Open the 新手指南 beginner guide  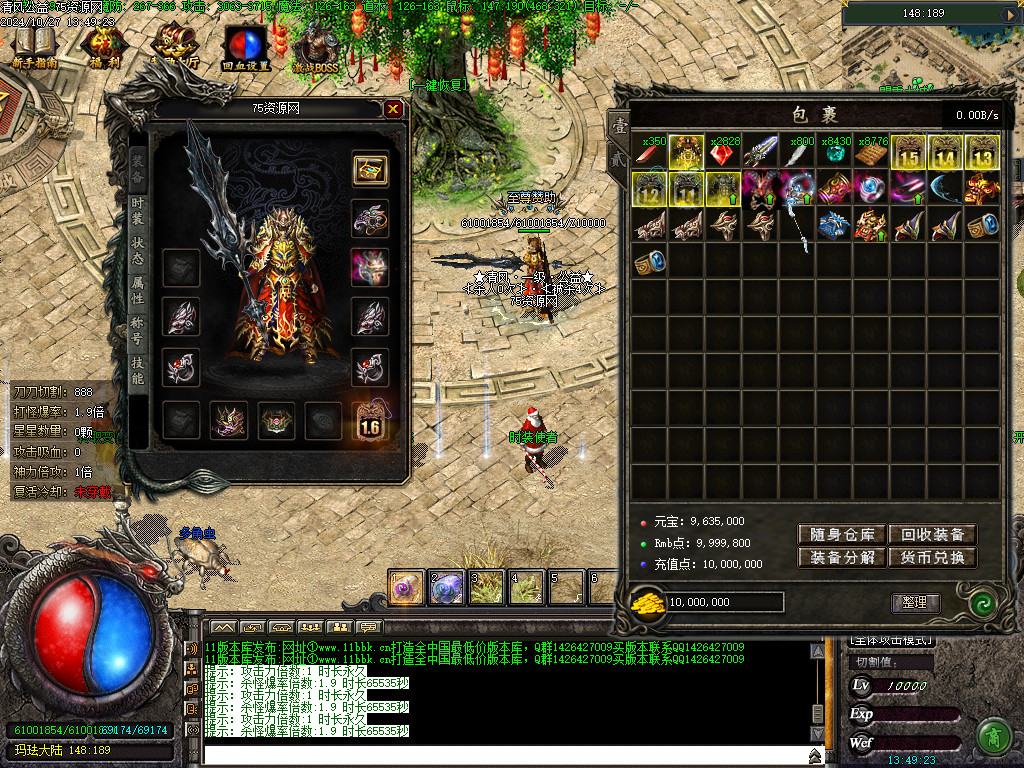tap(35, 46)
